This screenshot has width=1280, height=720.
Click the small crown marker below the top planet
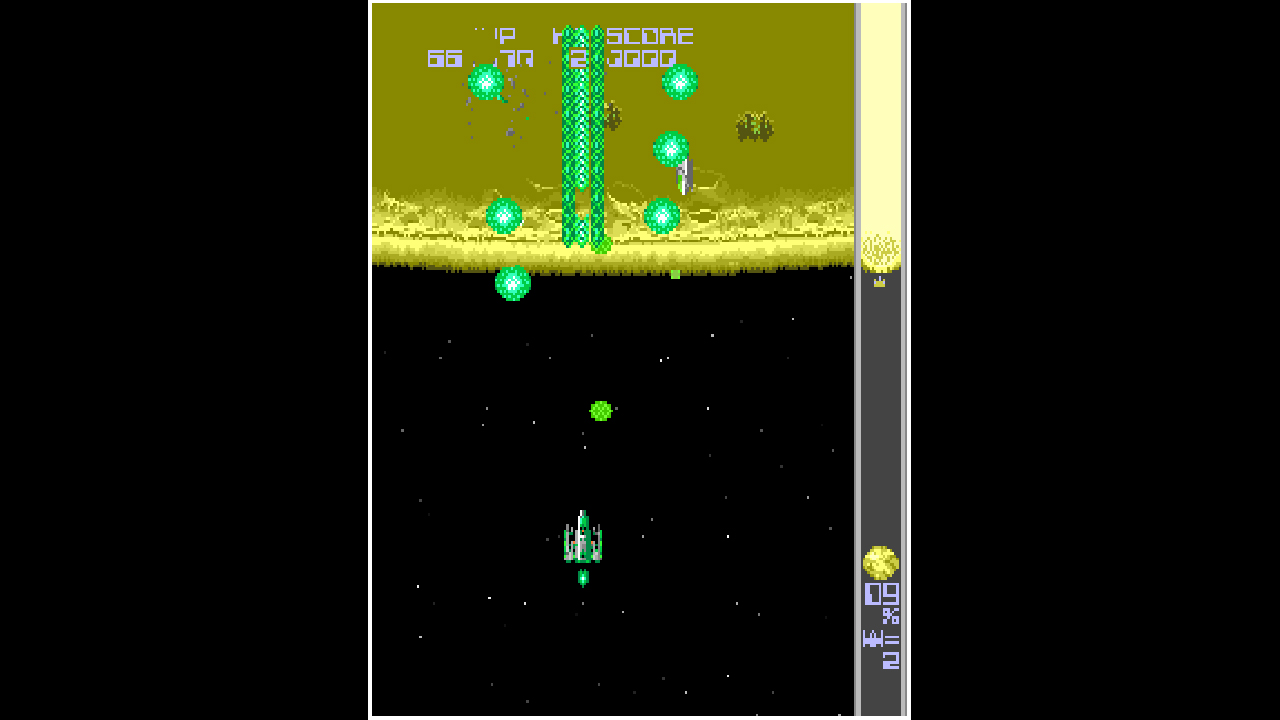click(881, 281)
